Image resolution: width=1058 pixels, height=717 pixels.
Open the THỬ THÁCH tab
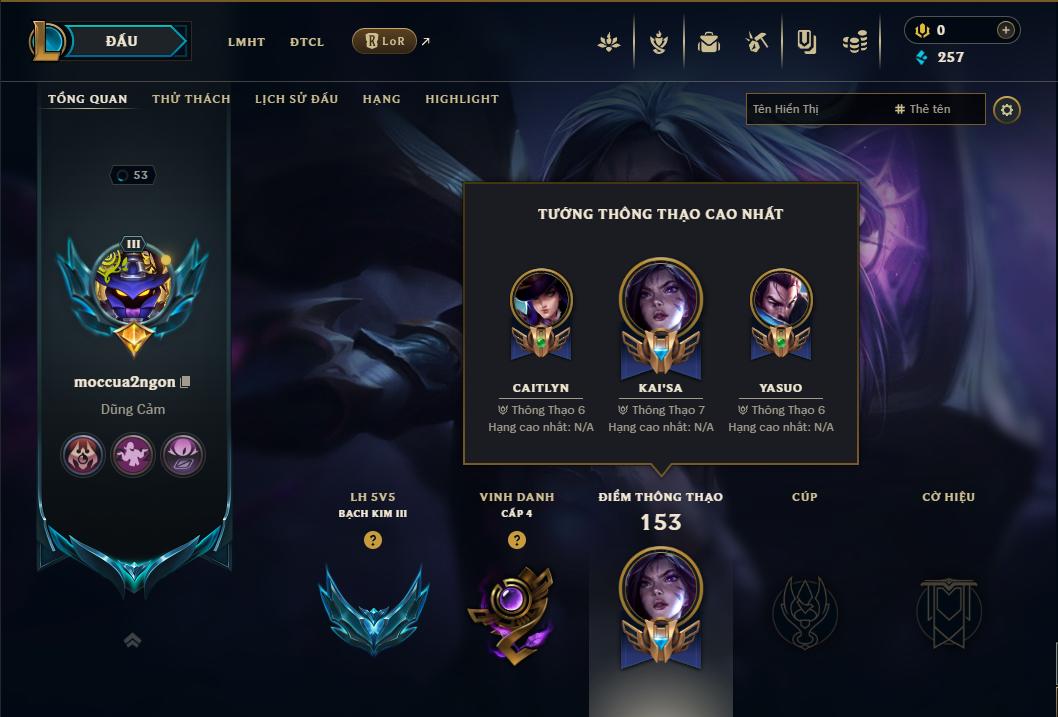click(191, 99)
